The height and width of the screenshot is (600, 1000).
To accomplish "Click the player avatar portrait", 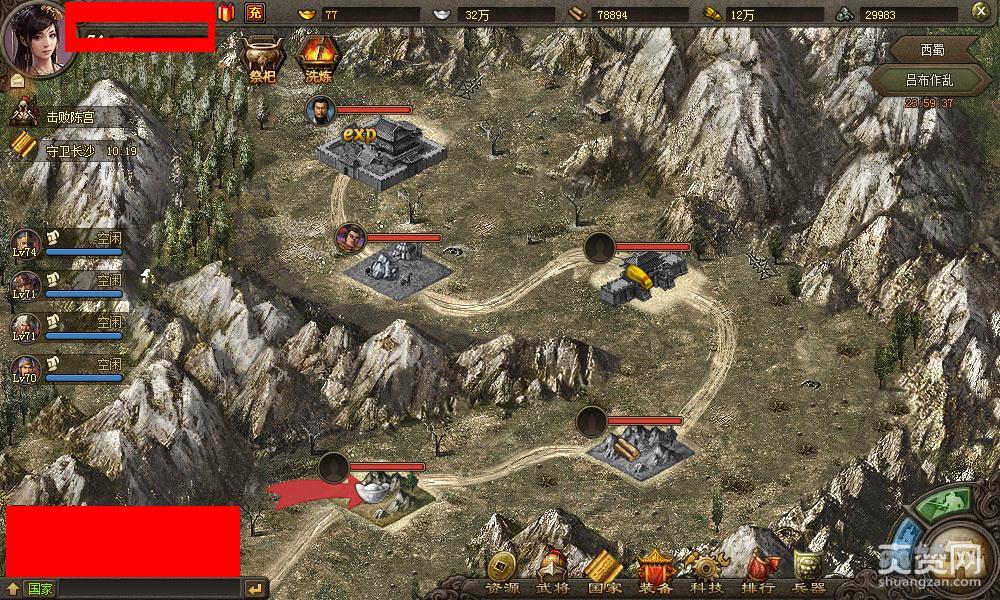I will pyautogui.click(x=37, y=35).
